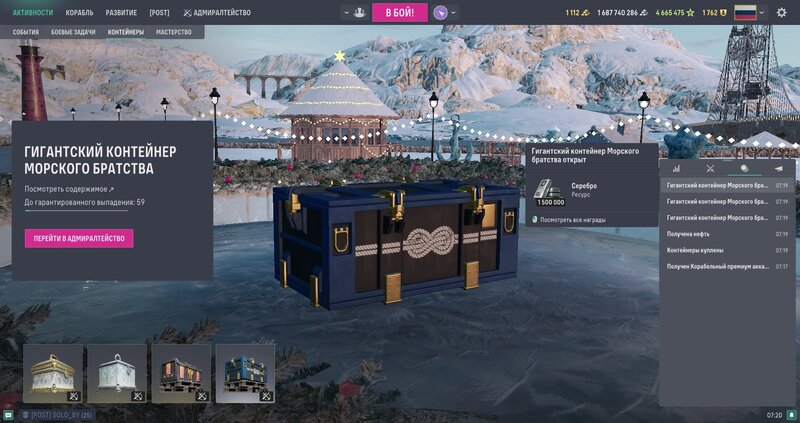Select the plain silver container thumbnail
This screenshot has height=423, width=800.
[117, 373]
